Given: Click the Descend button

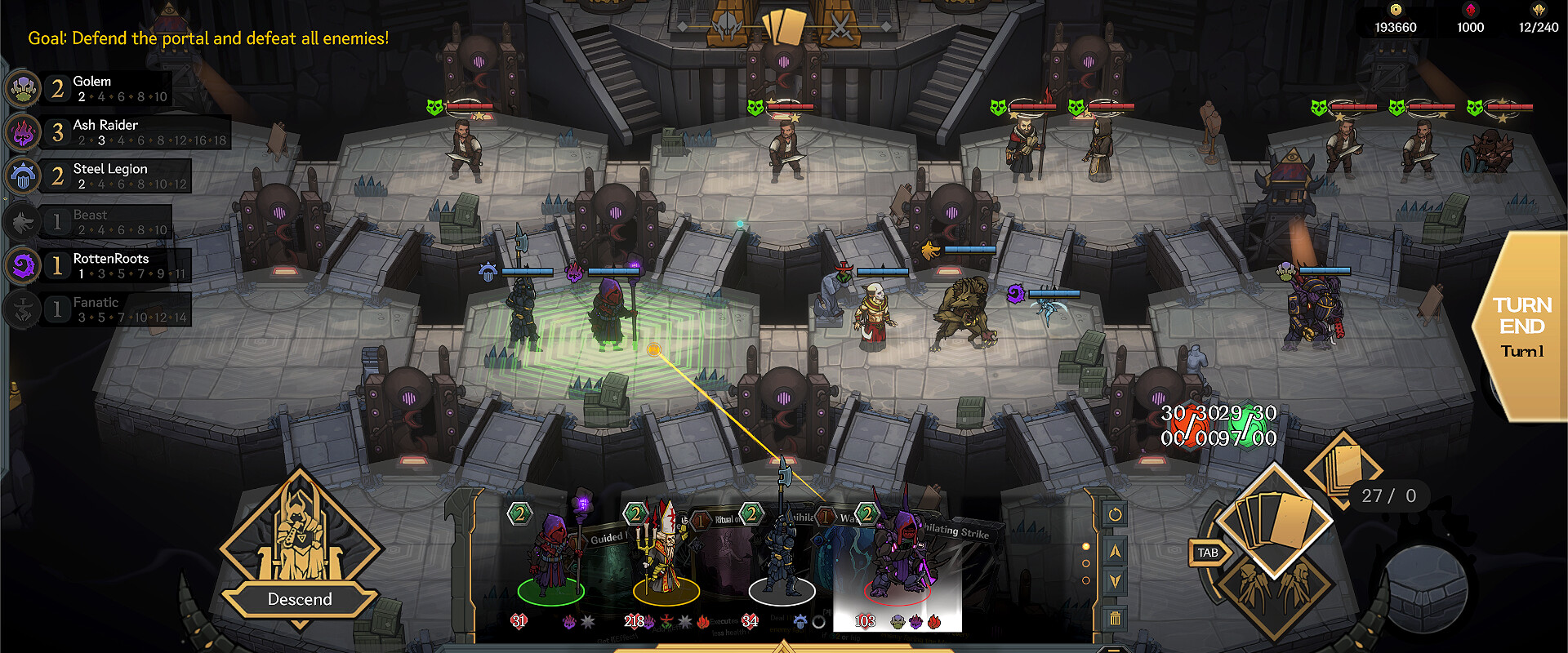Looking at the screenshot, I should click(301, 598).
